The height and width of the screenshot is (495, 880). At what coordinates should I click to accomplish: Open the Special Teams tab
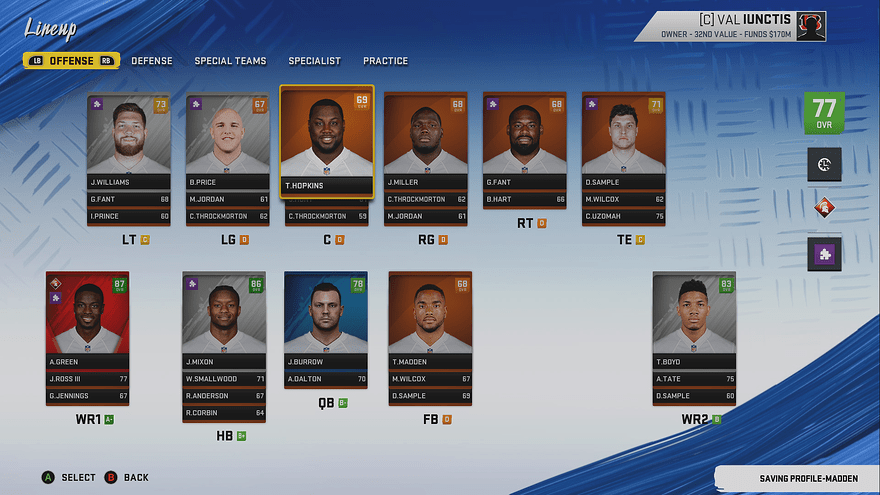(230, 61)
